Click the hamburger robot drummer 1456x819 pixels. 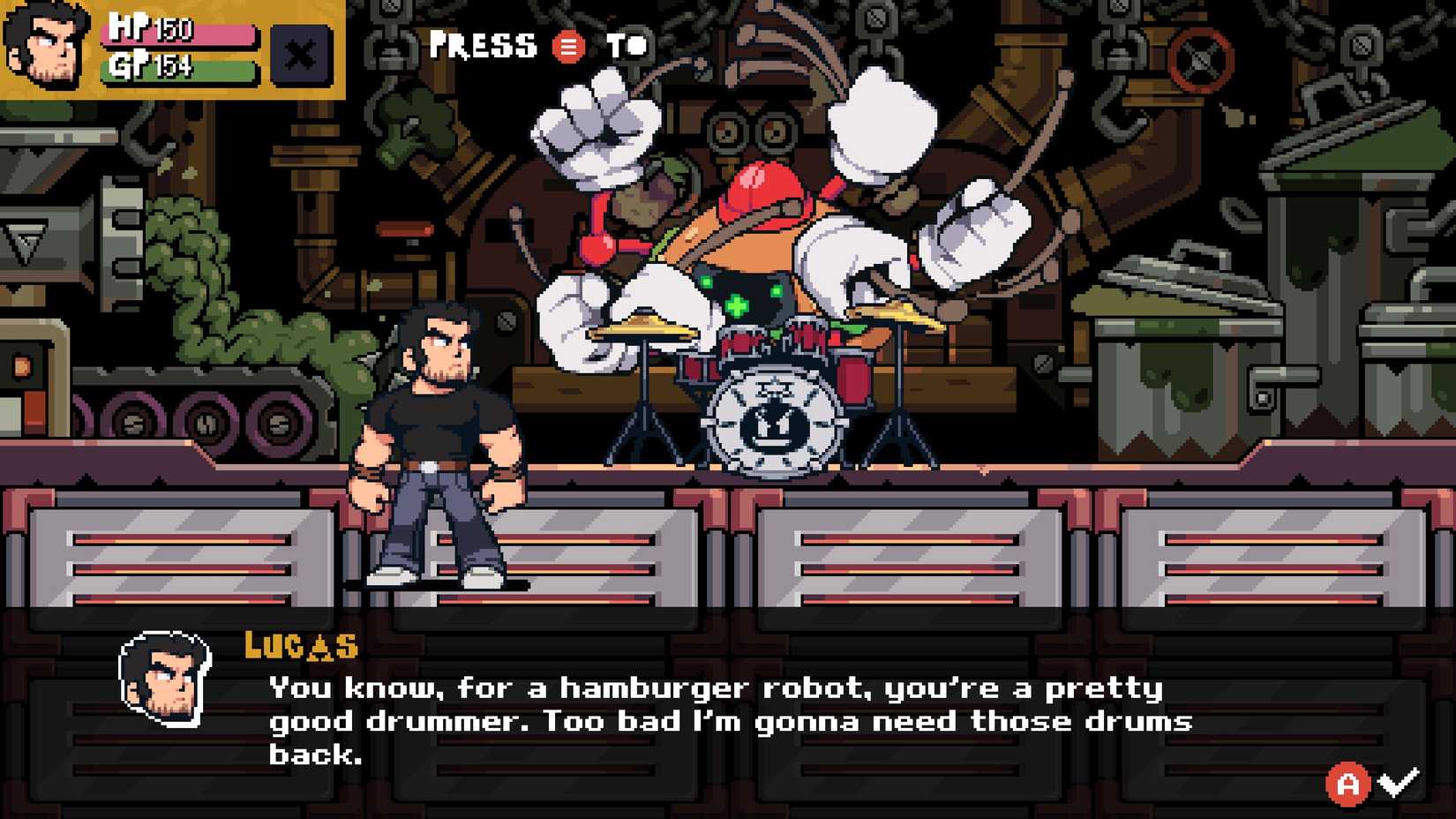759,238
